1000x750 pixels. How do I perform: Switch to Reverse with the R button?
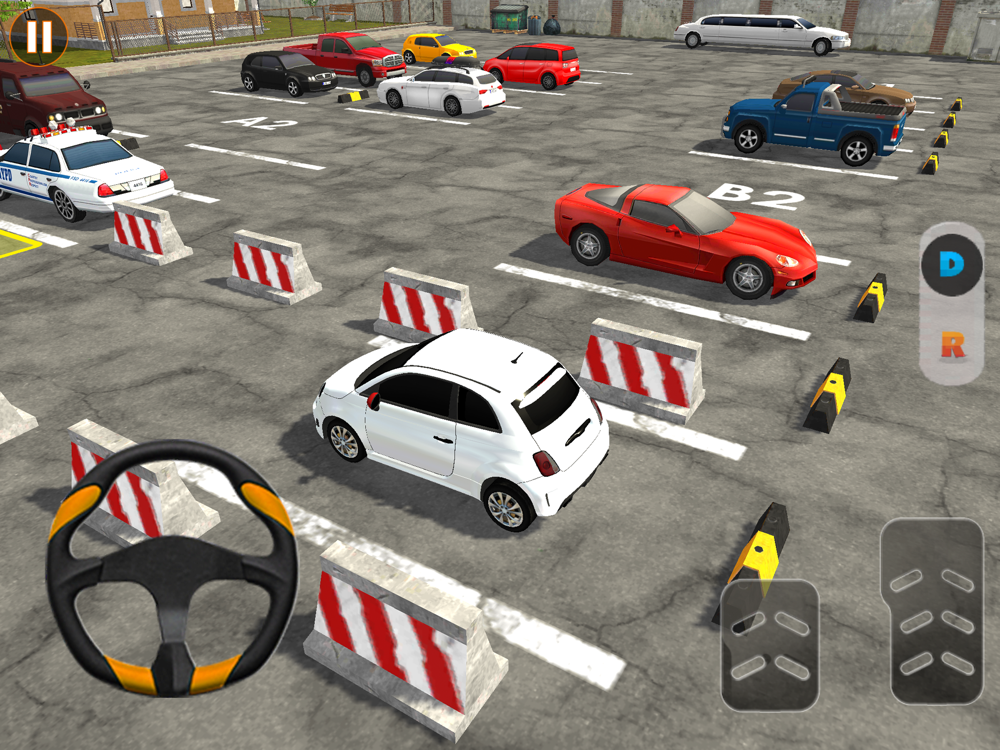951,347
